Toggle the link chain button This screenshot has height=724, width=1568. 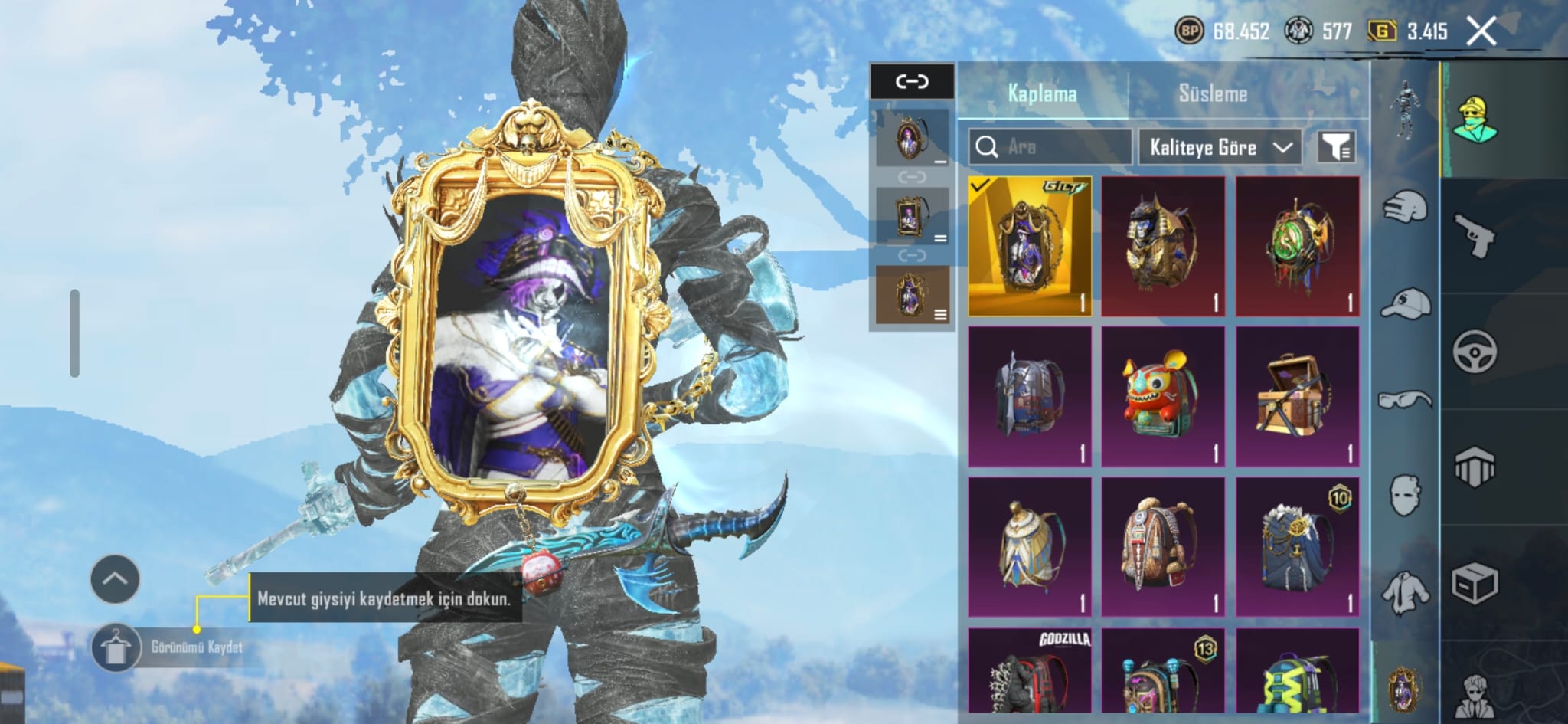(x=912, y=81)
